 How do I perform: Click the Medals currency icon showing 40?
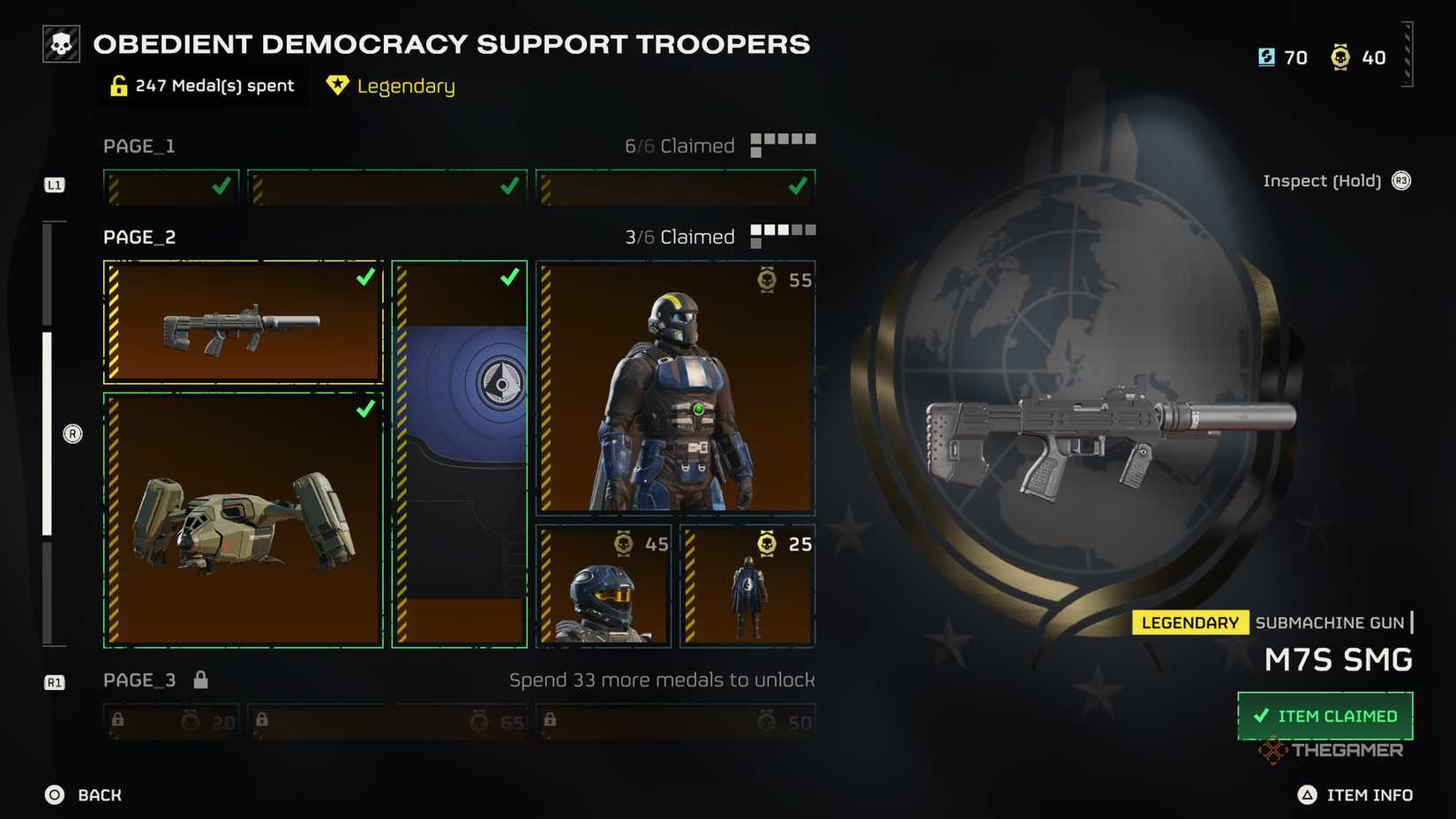pyautogui.click(x=1342, y=57)
